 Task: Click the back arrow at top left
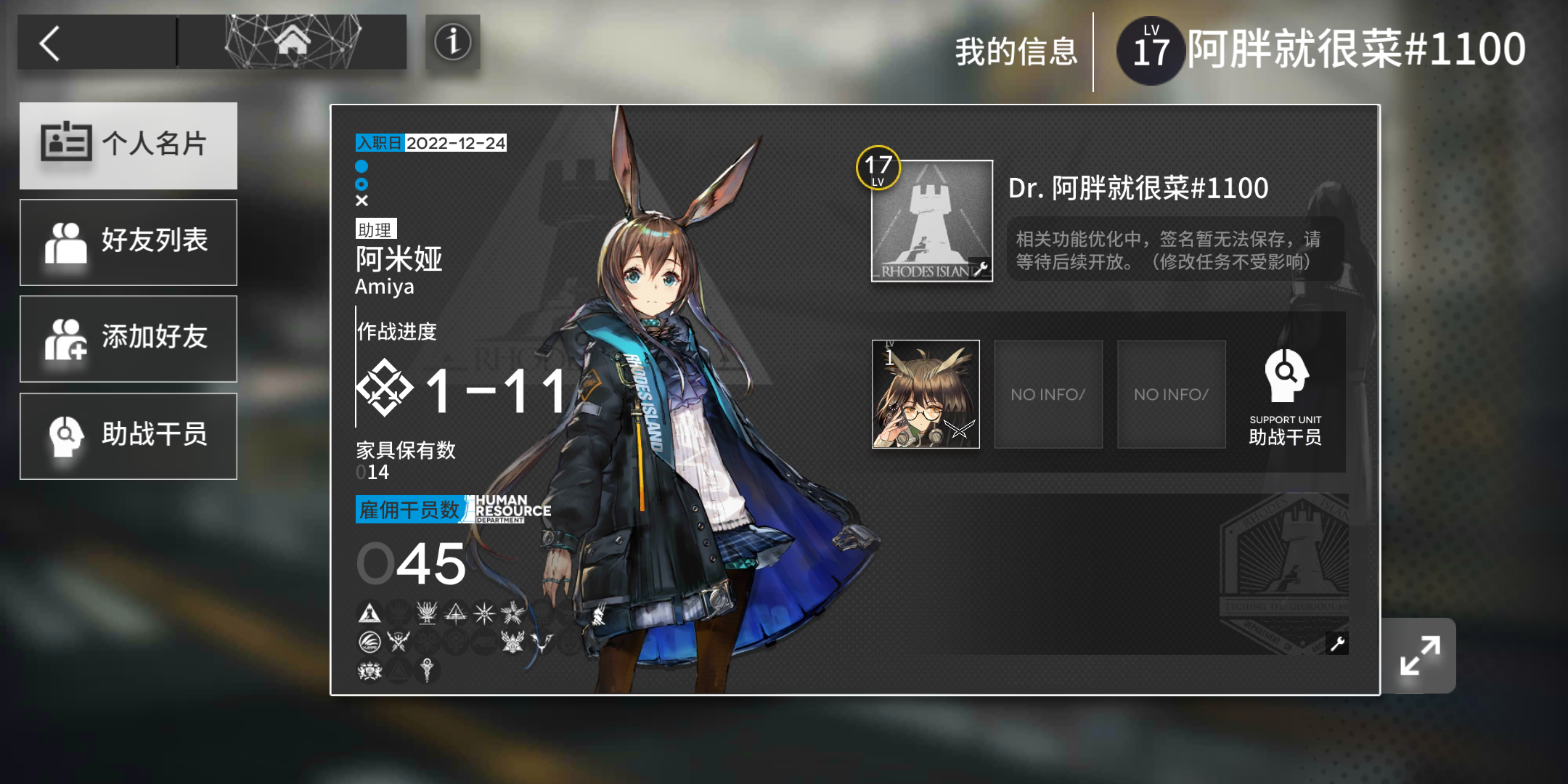click(x=49, y=42)
